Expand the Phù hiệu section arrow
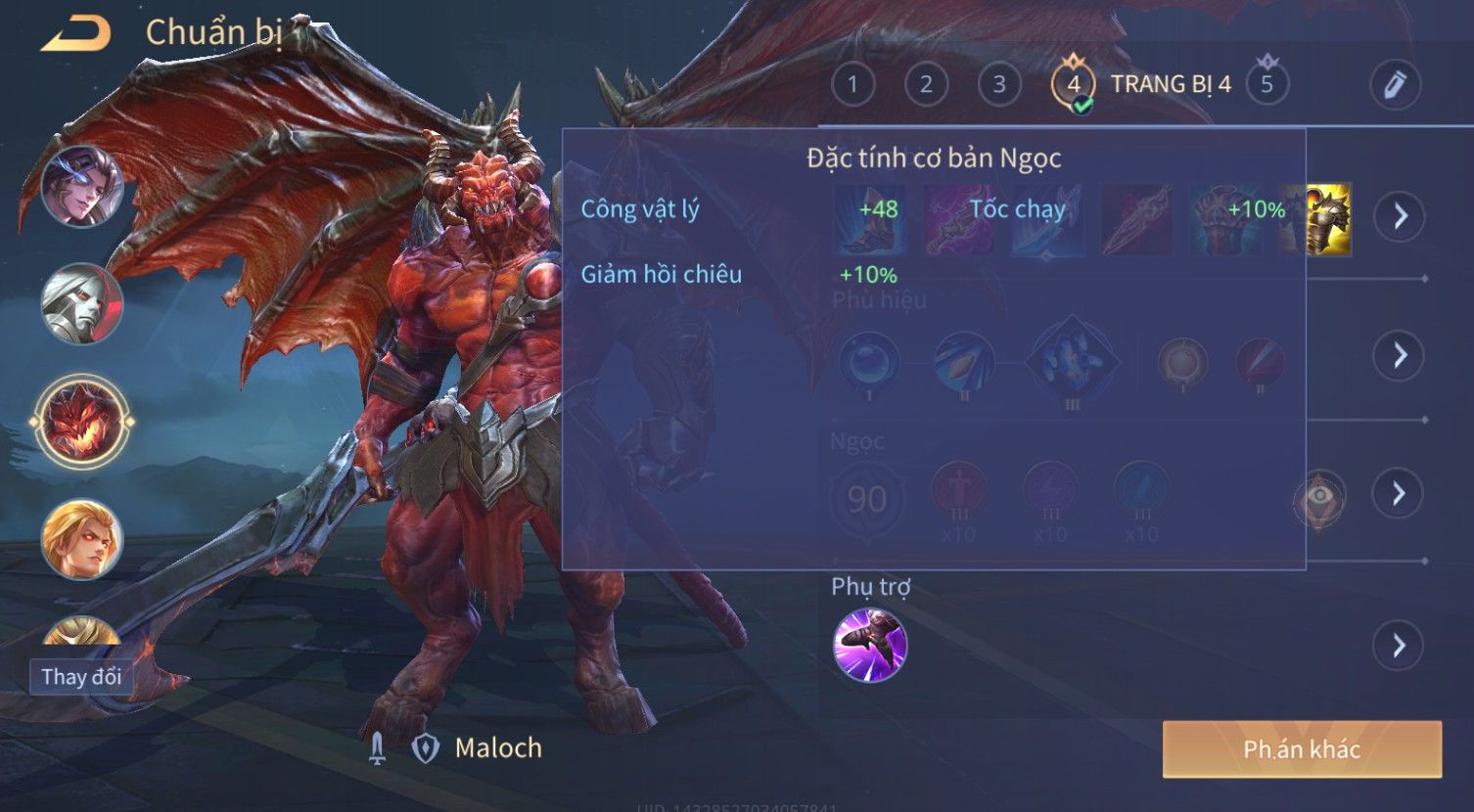 [1400, 354]
